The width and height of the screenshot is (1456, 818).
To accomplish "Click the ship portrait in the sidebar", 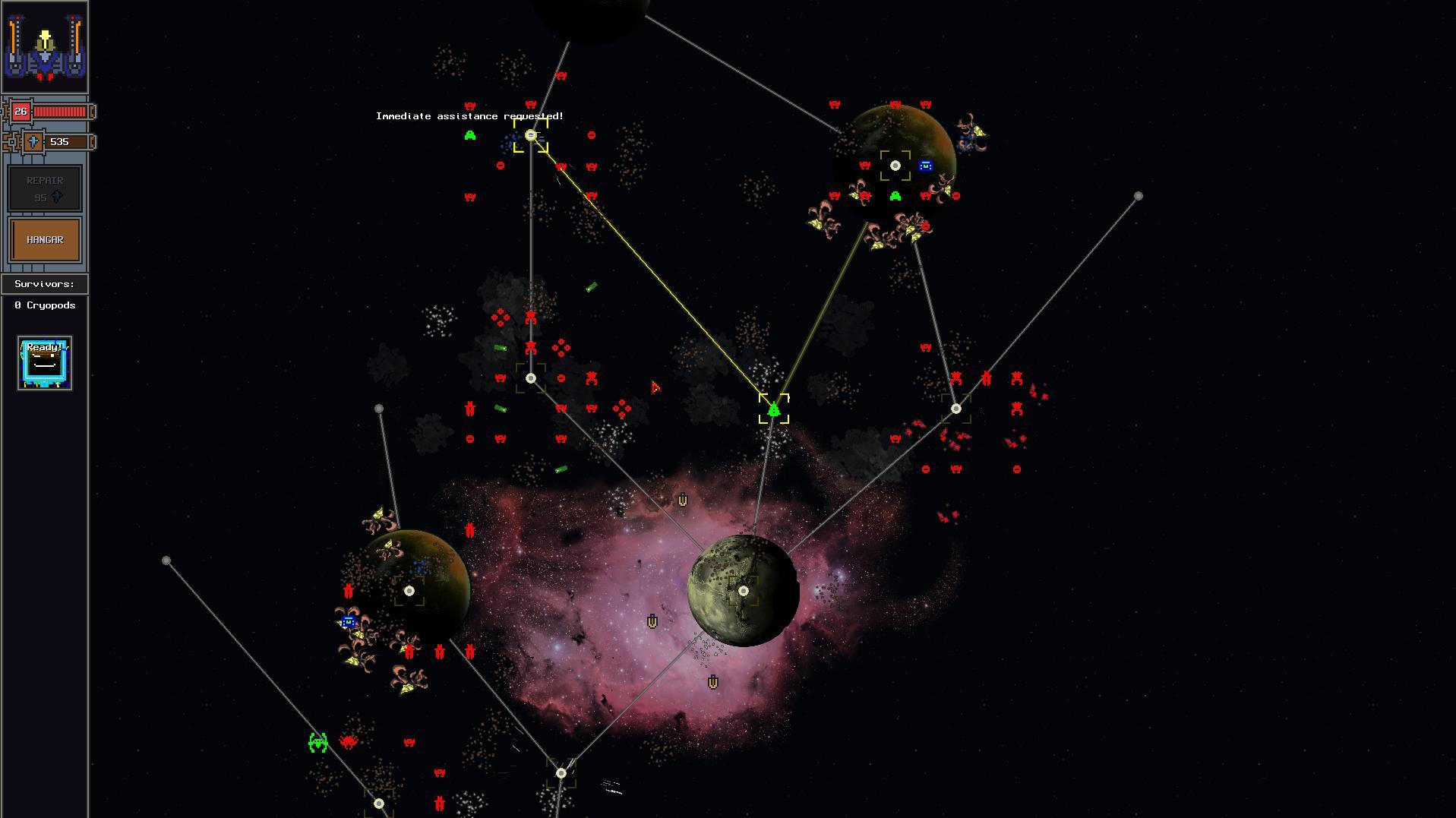I will tap(44, 46).
